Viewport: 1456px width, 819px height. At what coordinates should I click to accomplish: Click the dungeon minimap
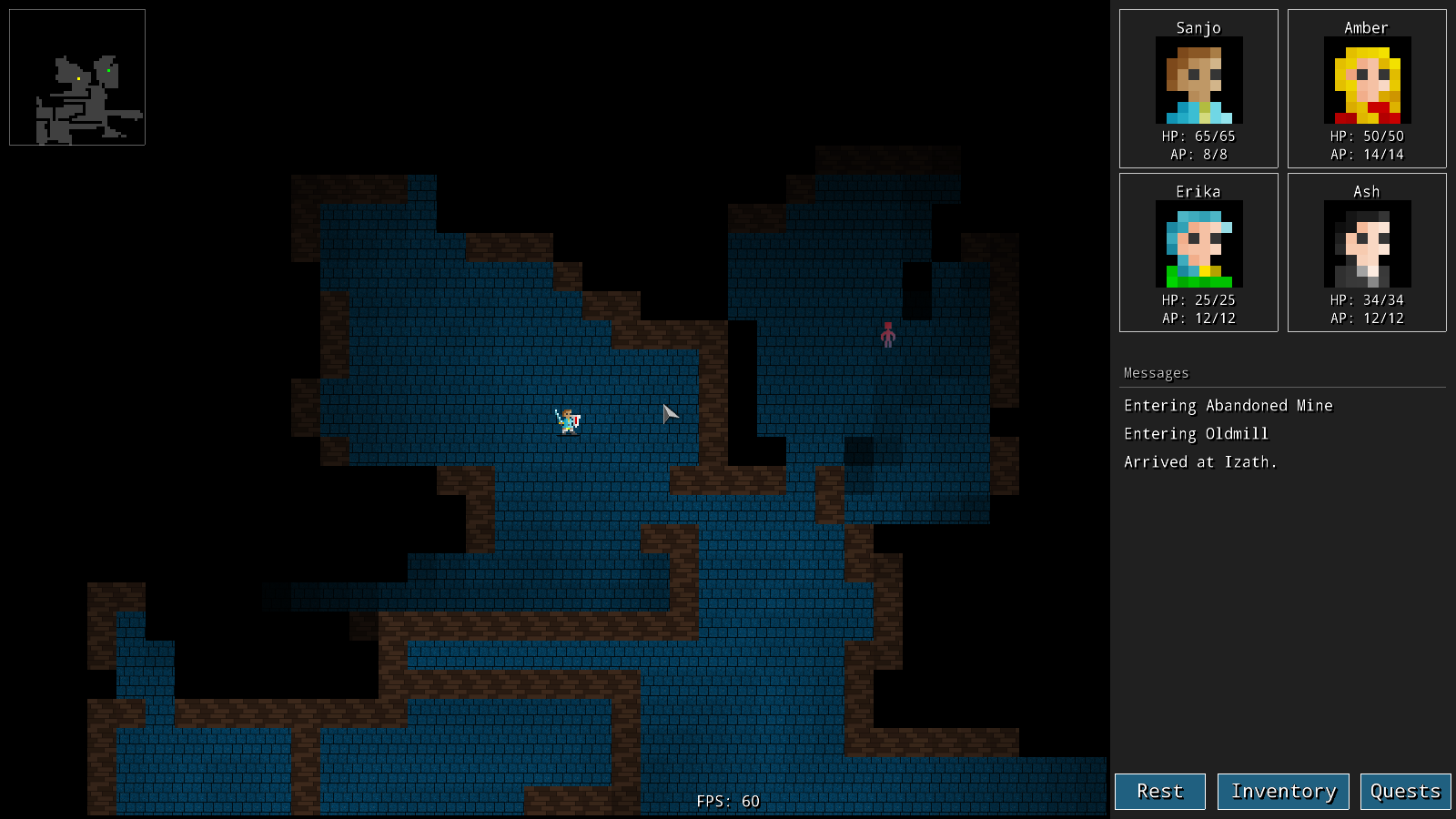[77, 77]
